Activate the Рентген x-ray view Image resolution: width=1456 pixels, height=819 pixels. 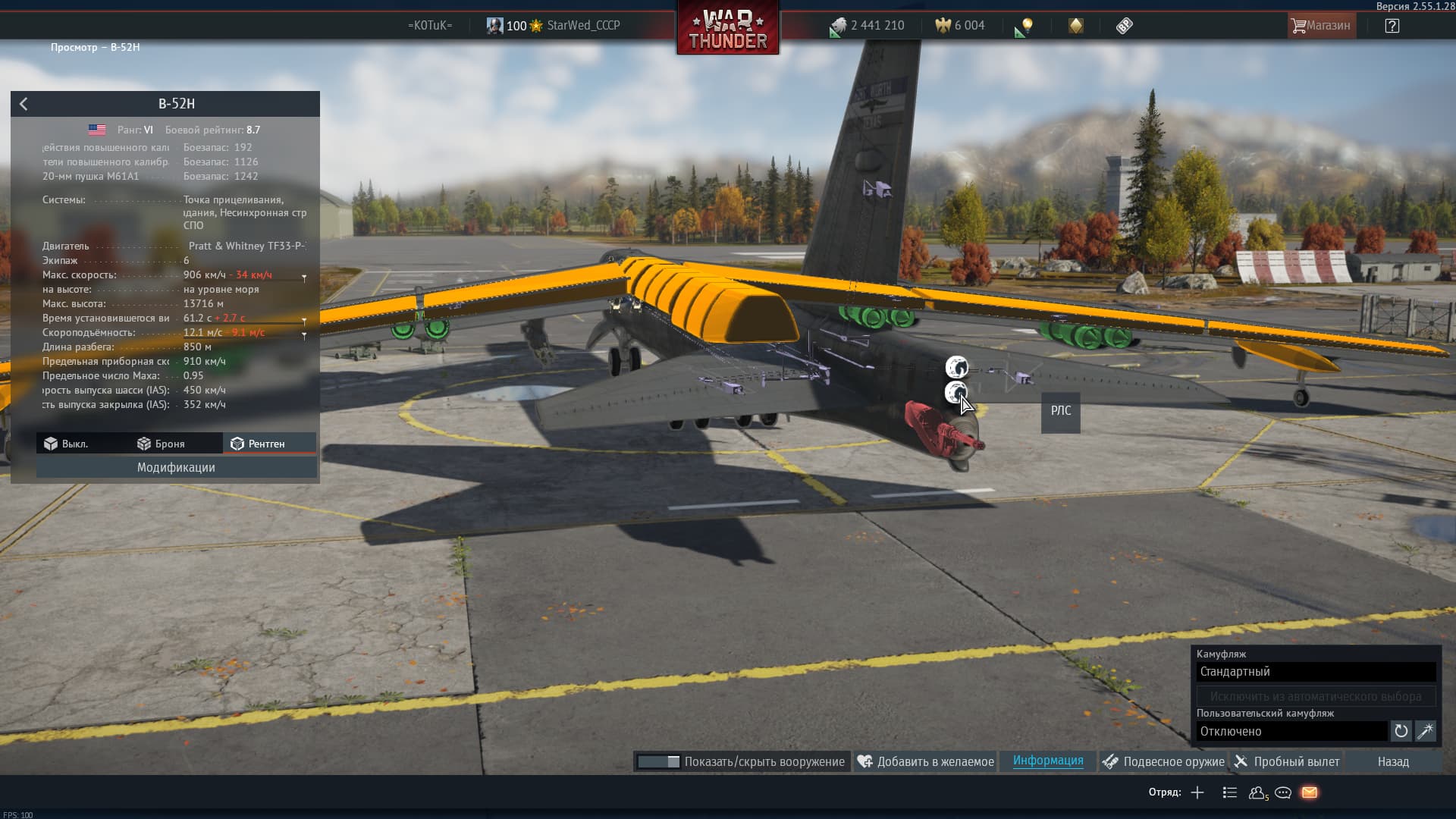(259, 444)
